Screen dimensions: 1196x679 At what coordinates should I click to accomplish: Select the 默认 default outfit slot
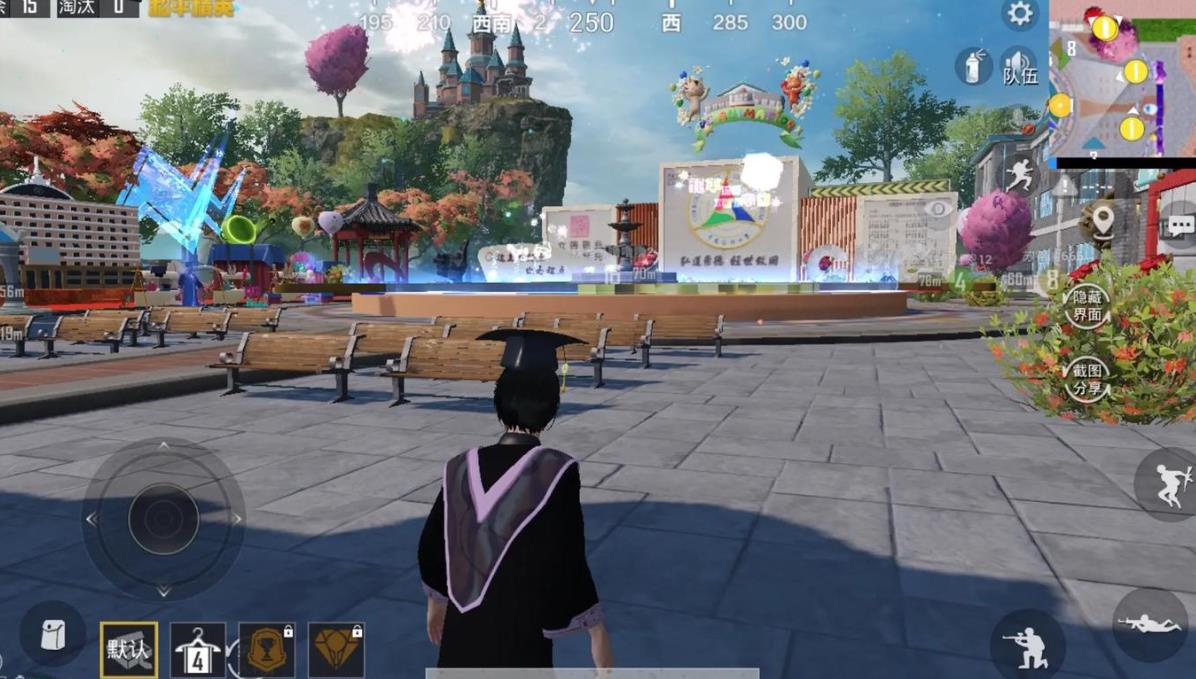click(129, 650)
